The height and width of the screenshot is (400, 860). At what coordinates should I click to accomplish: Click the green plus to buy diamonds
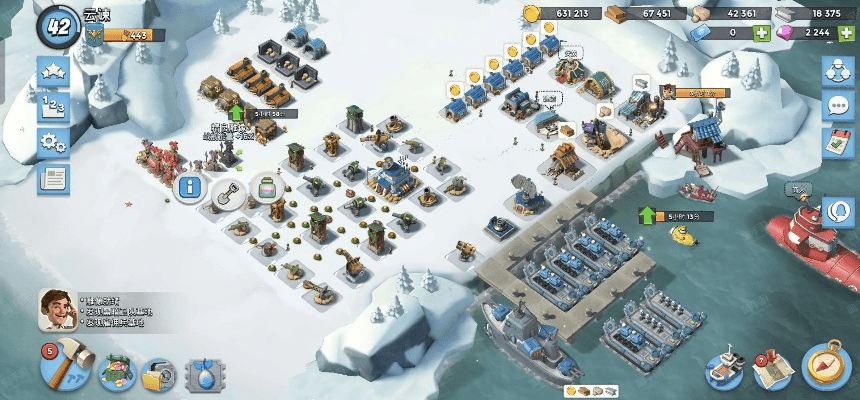tap(848, 33)
